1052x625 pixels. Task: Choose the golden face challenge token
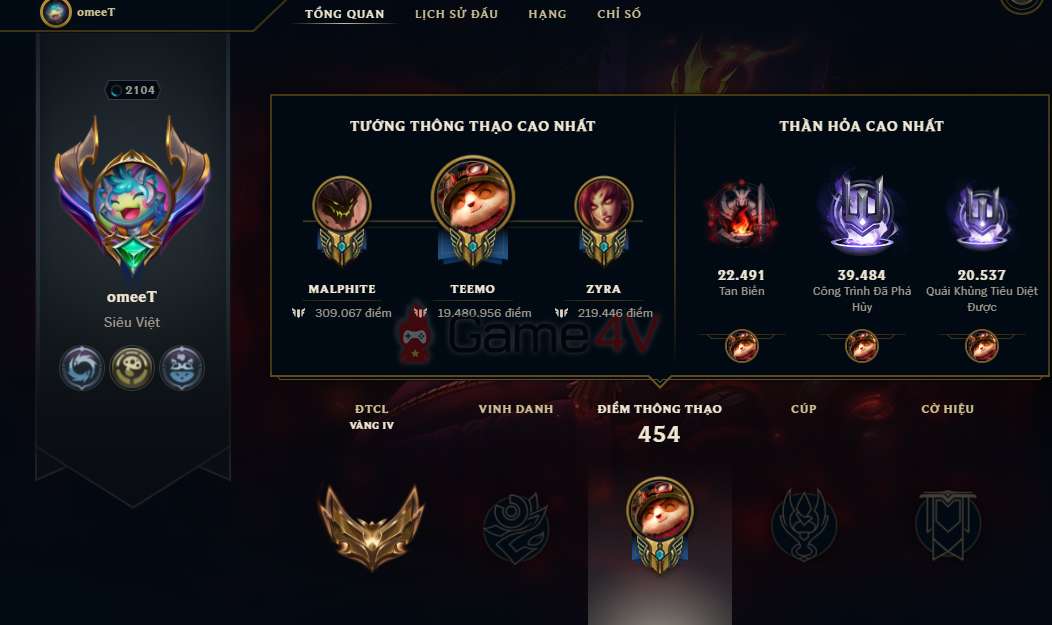coord(131,368)
